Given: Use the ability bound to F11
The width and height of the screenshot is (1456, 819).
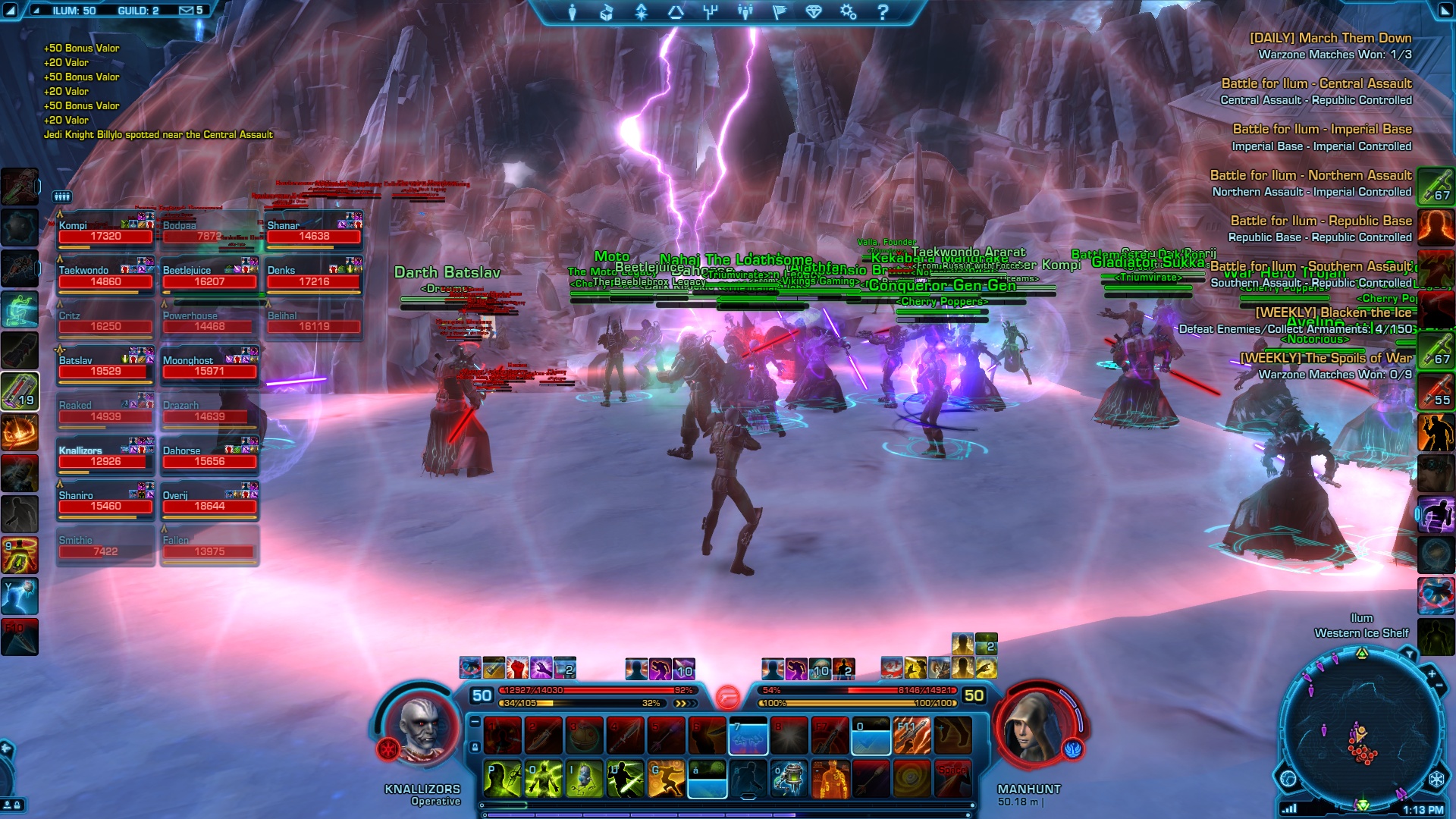Looking at the screenshot, I should pyautogui.click(x=912, y=735).
